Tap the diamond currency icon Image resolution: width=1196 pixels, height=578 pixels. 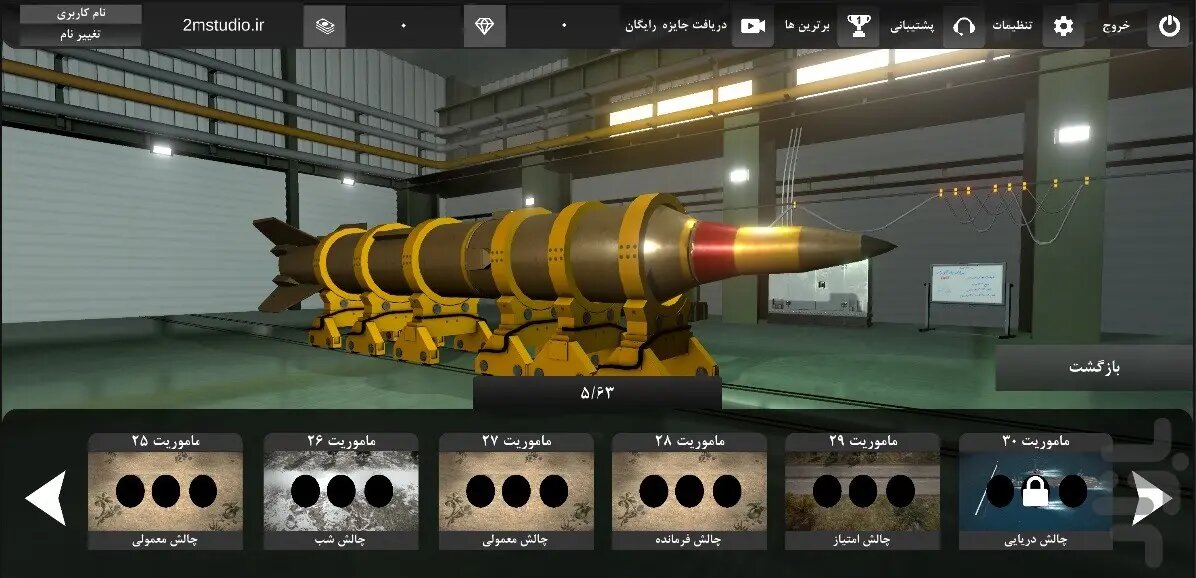[484, 26]
